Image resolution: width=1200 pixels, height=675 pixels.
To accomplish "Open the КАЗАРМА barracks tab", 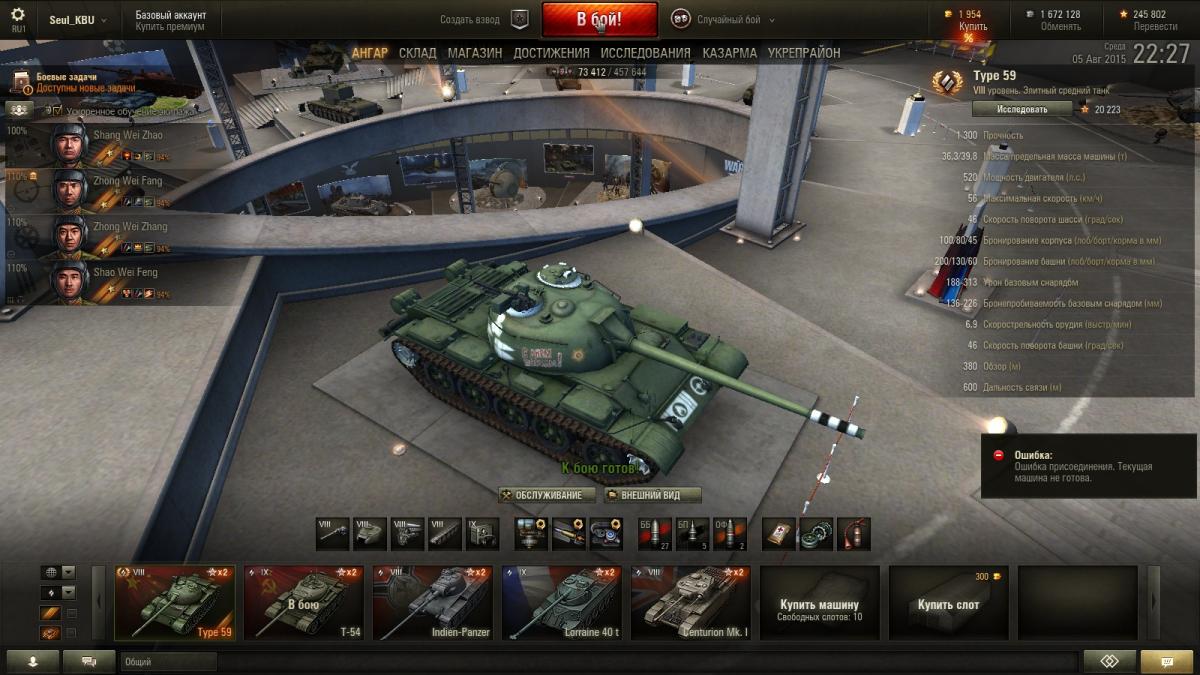I will 729,53.
